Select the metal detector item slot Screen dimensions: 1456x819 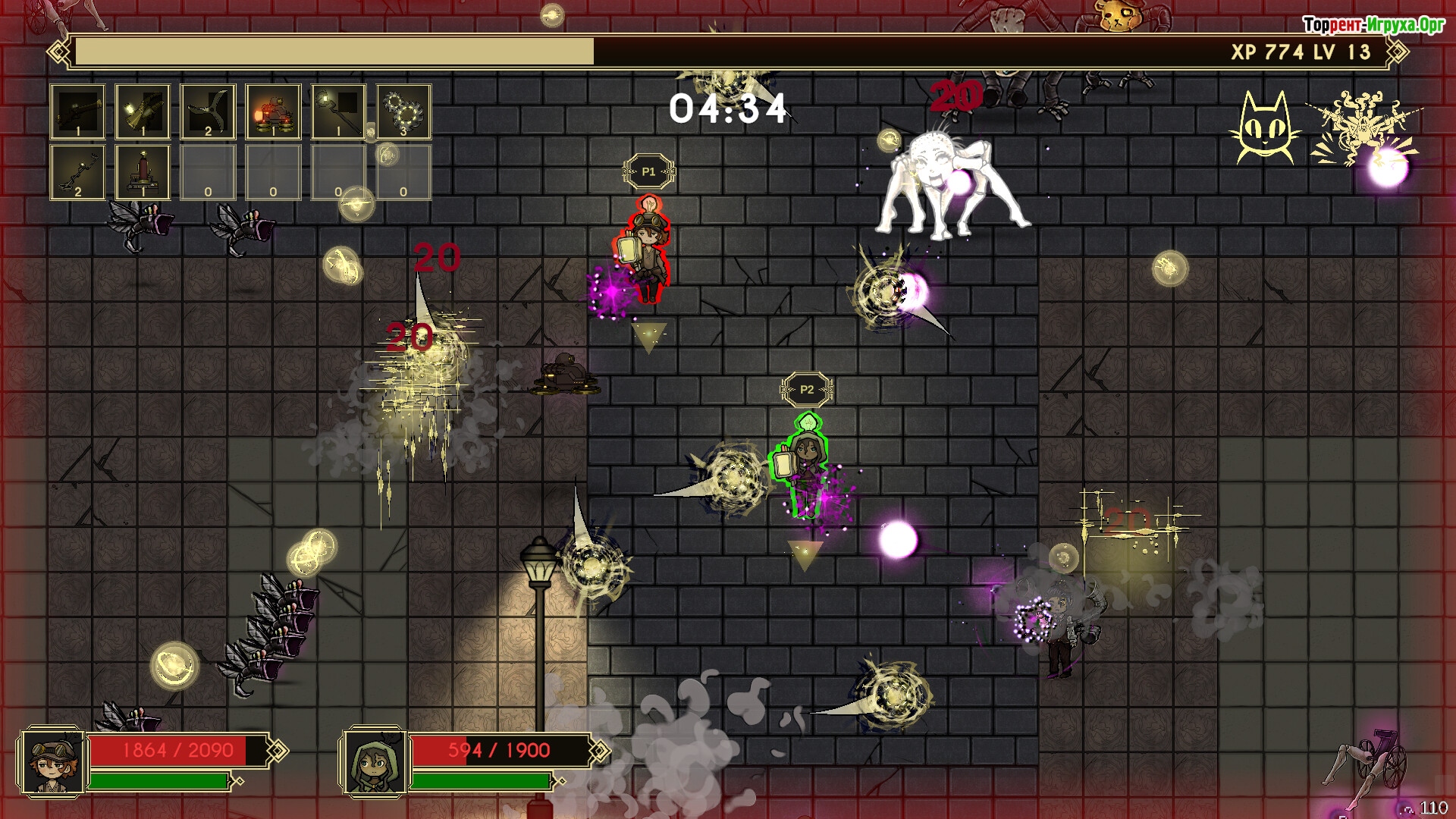(78, 172)
